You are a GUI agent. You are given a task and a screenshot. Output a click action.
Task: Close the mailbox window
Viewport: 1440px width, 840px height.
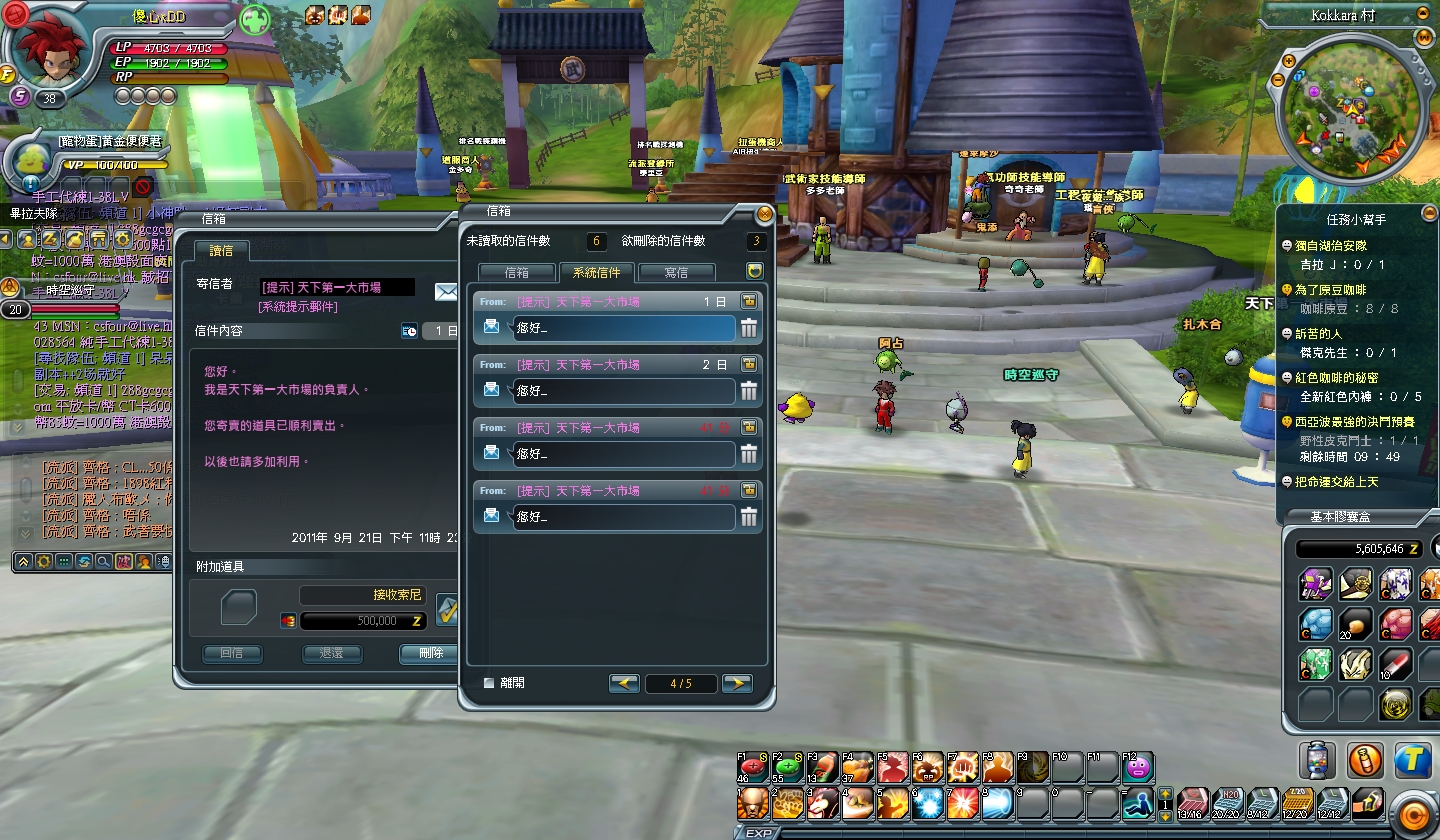point(765,213)
